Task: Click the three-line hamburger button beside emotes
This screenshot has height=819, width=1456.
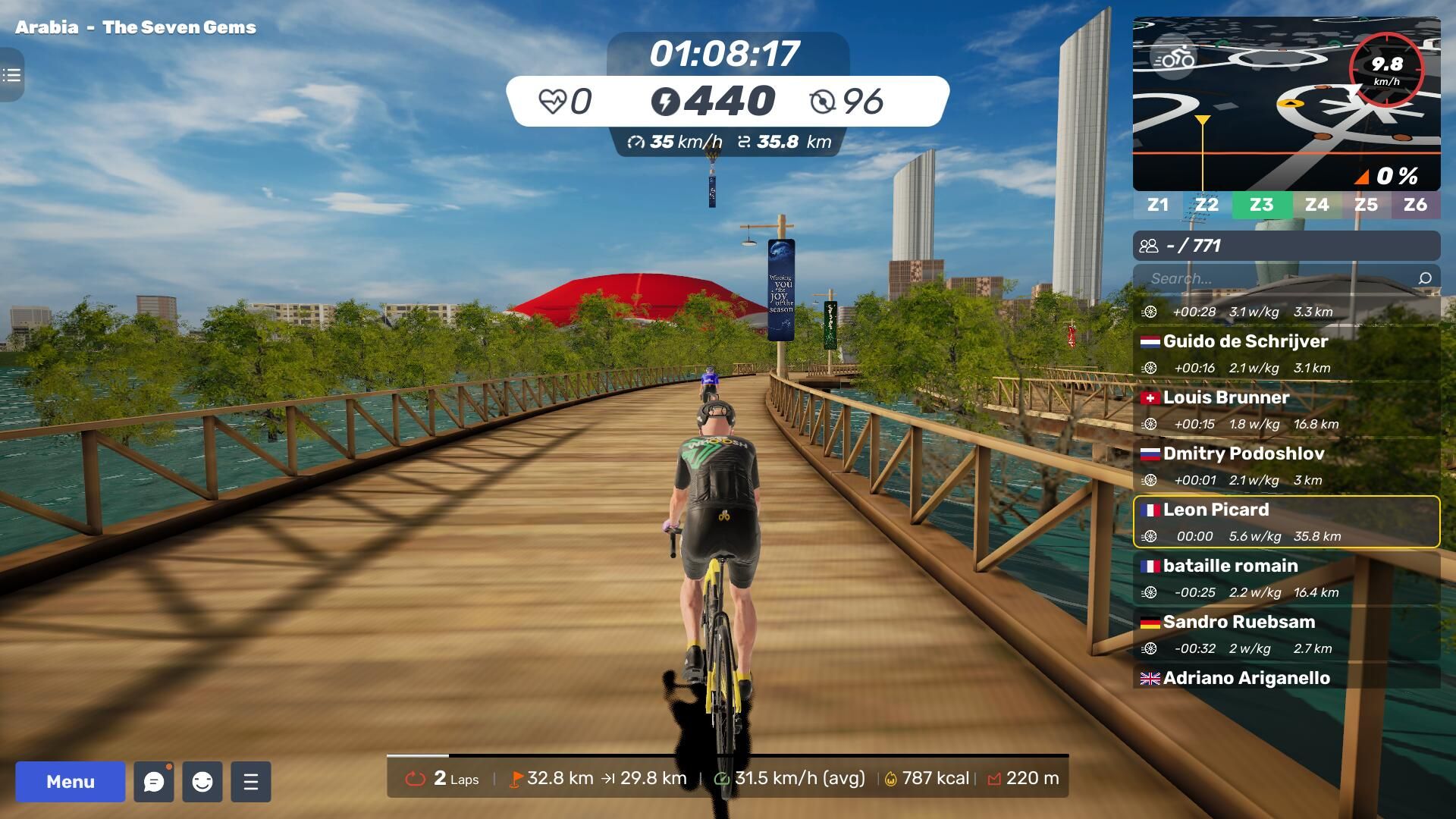Action: tap(251, 782)
